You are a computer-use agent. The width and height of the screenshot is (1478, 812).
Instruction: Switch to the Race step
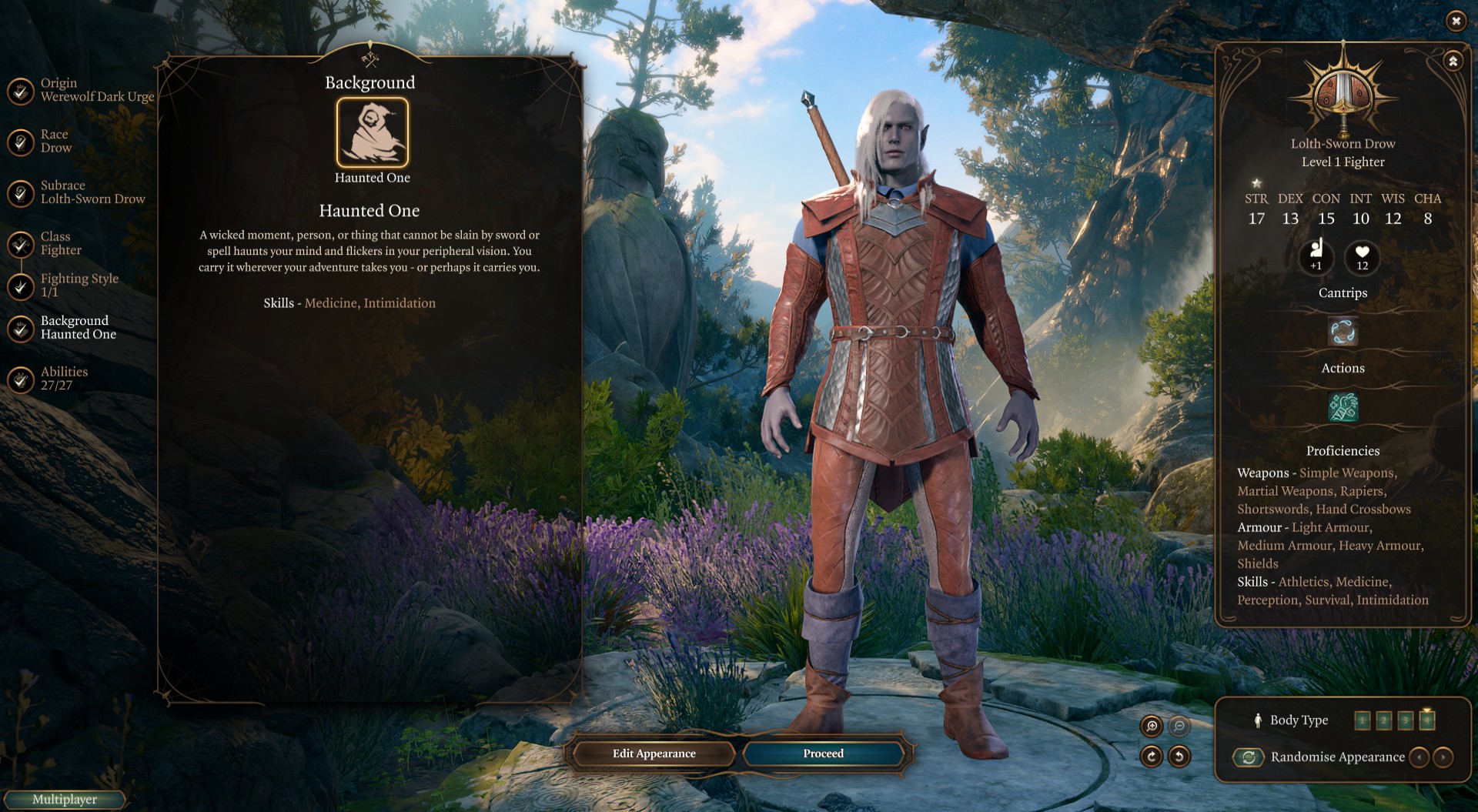click(x=21, y=142)
